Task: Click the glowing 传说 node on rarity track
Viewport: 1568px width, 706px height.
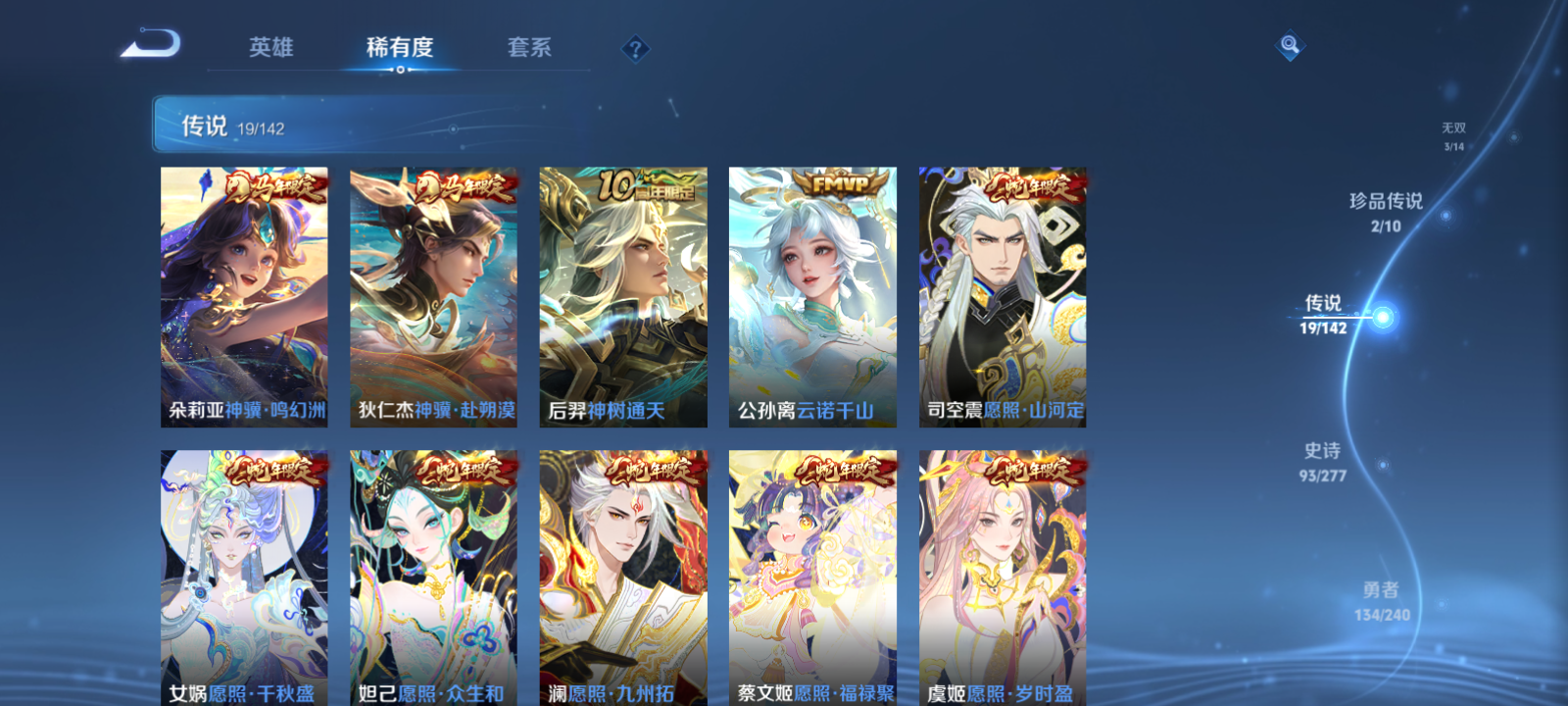Action: (x=1383, y=315)
